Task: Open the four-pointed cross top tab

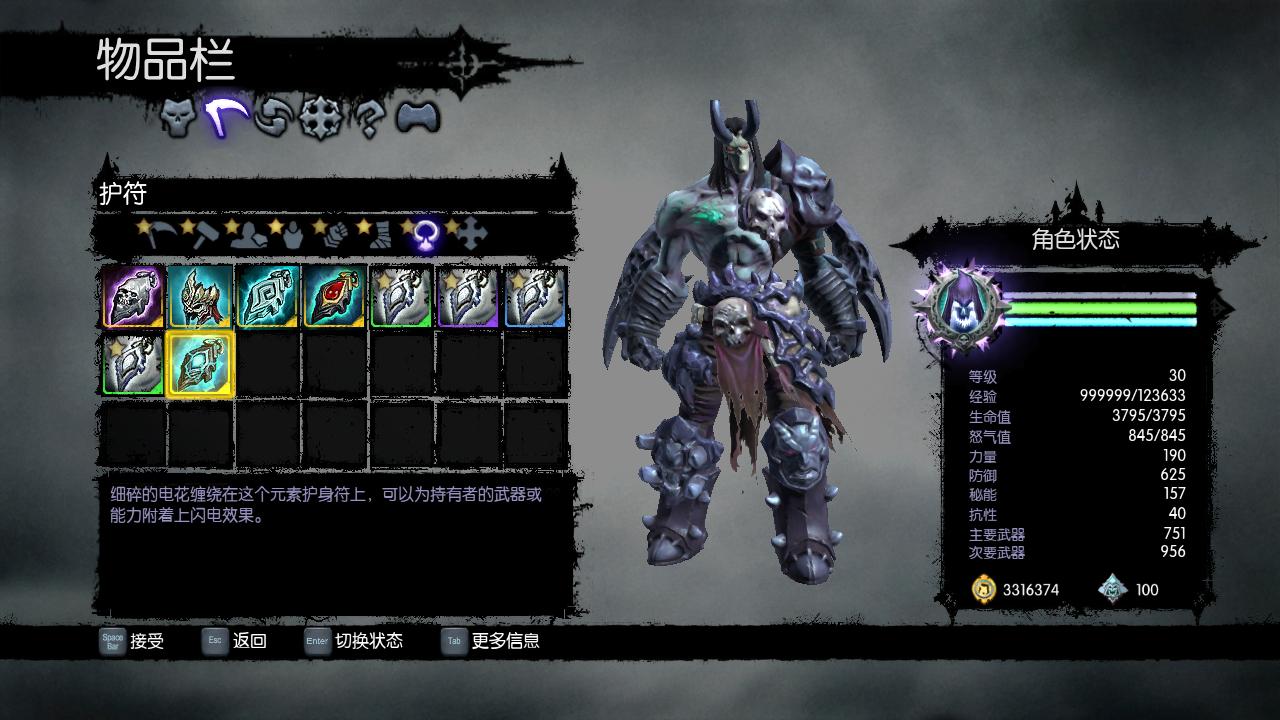Action: (321, 118)
